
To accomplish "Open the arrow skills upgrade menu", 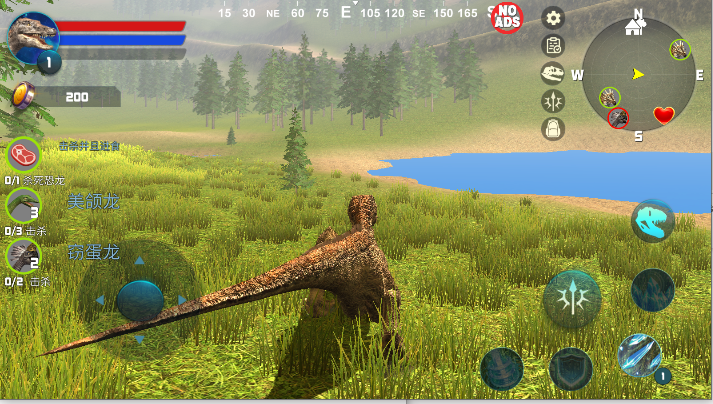I will 553,100.
